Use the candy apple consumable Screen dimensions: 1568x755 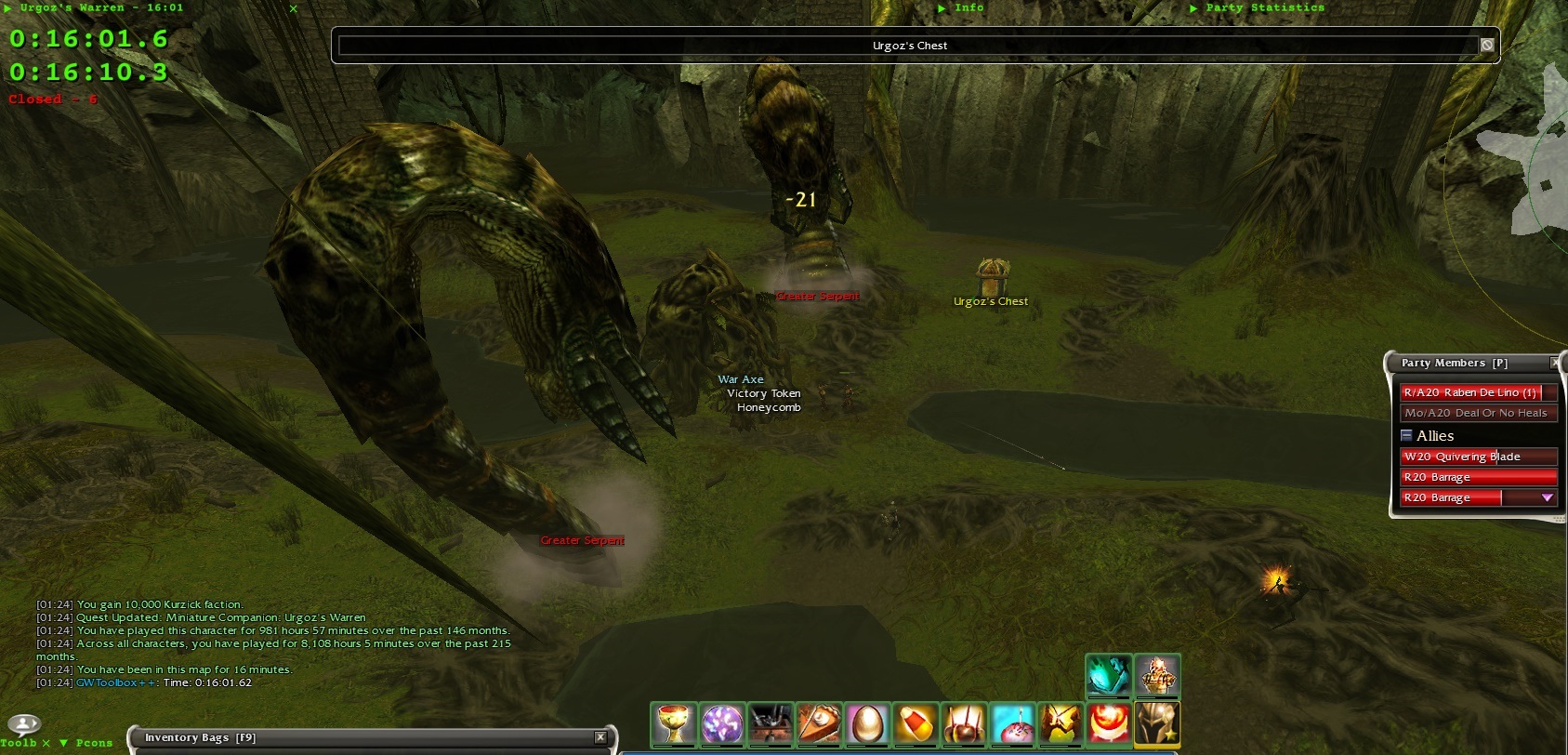(x=964, y=724)
